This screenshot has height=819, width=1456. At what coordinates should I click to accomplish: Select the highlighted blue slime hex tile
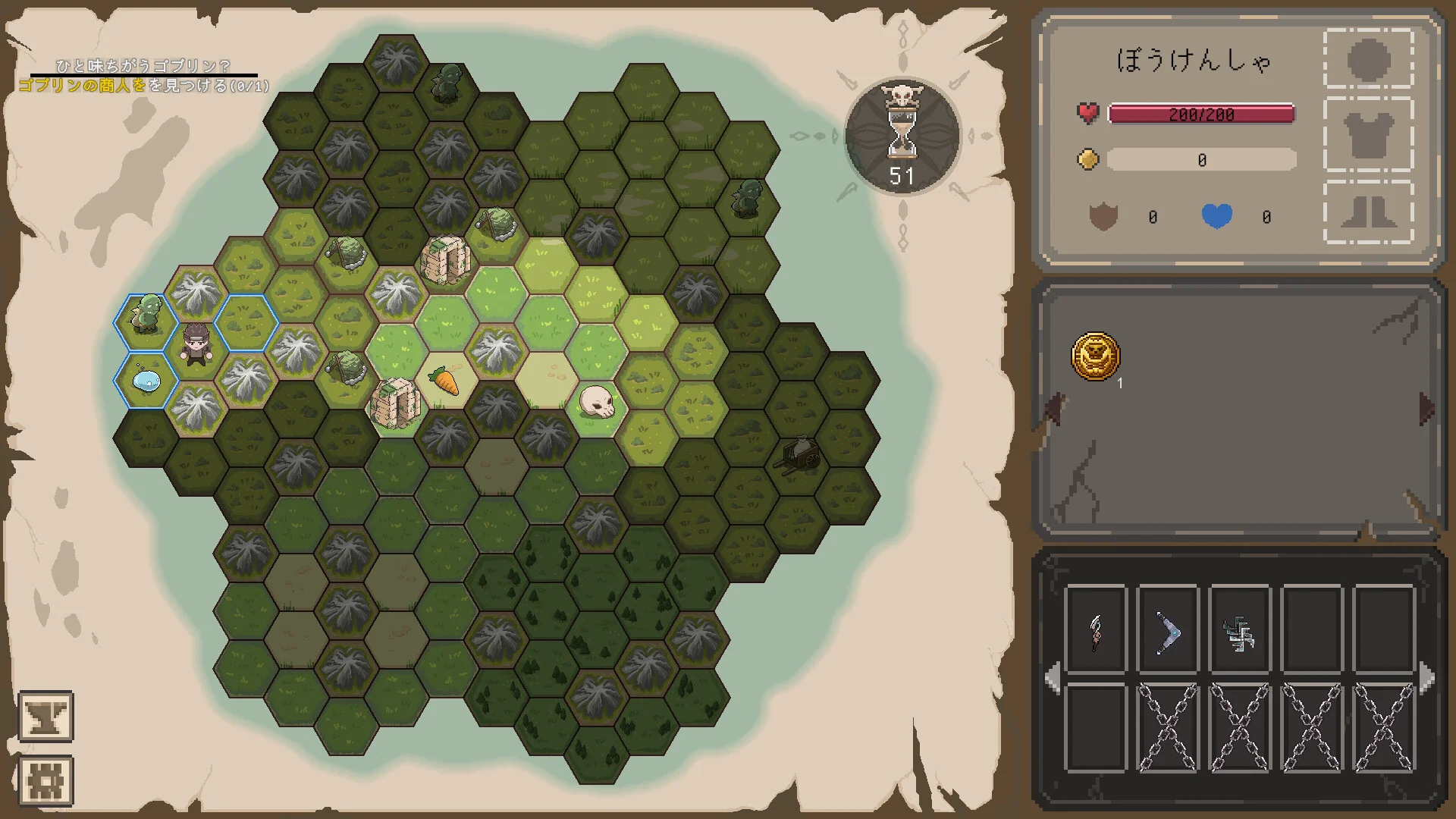pyautogui.click(x=146, y=380)
